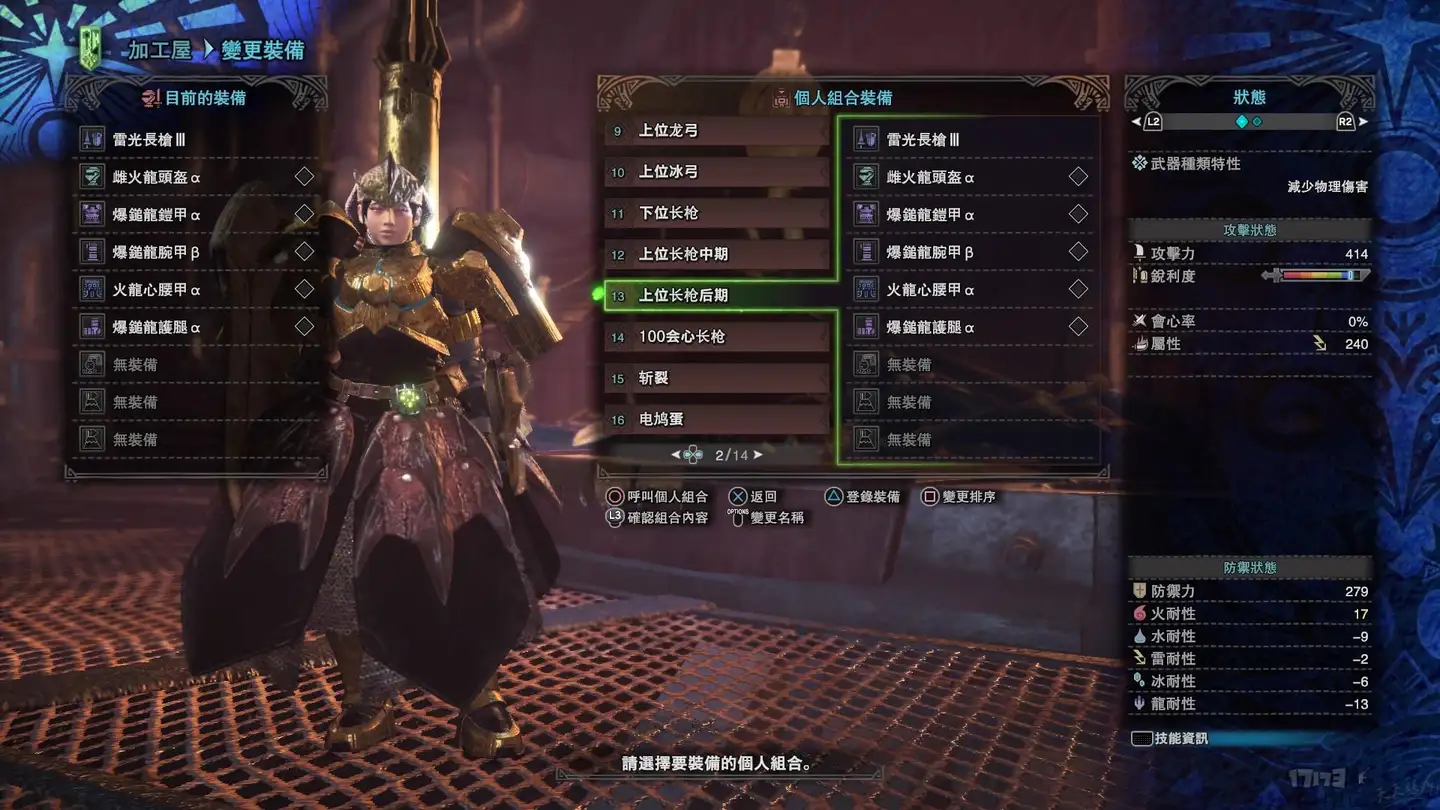This screenshot has width=1440, height=810.
Task: Switch 狀態 panel to the previous page arrow
Action: (1136, 122)
